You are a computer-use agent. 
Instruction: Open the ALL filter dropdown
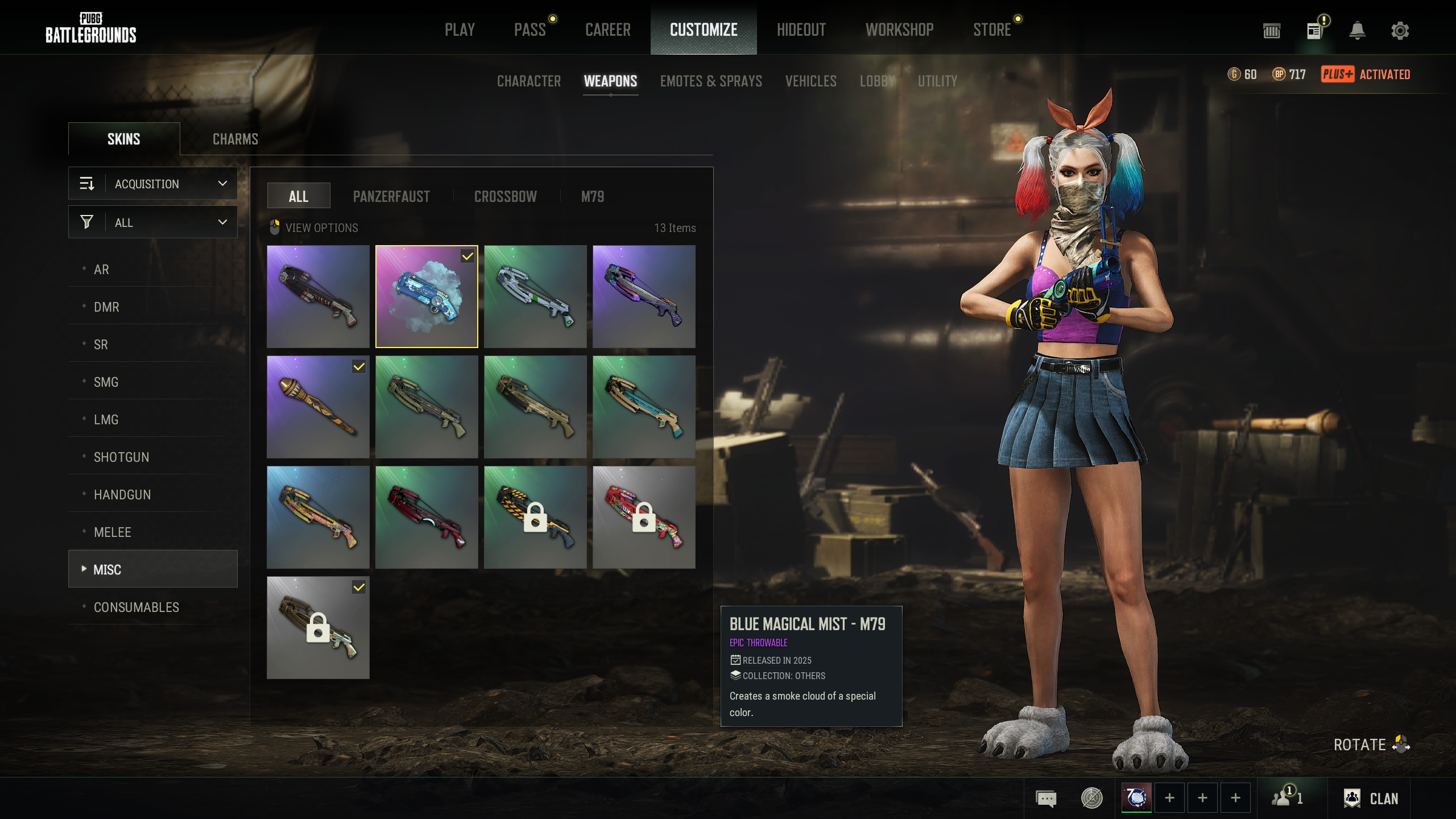point(153,222)
